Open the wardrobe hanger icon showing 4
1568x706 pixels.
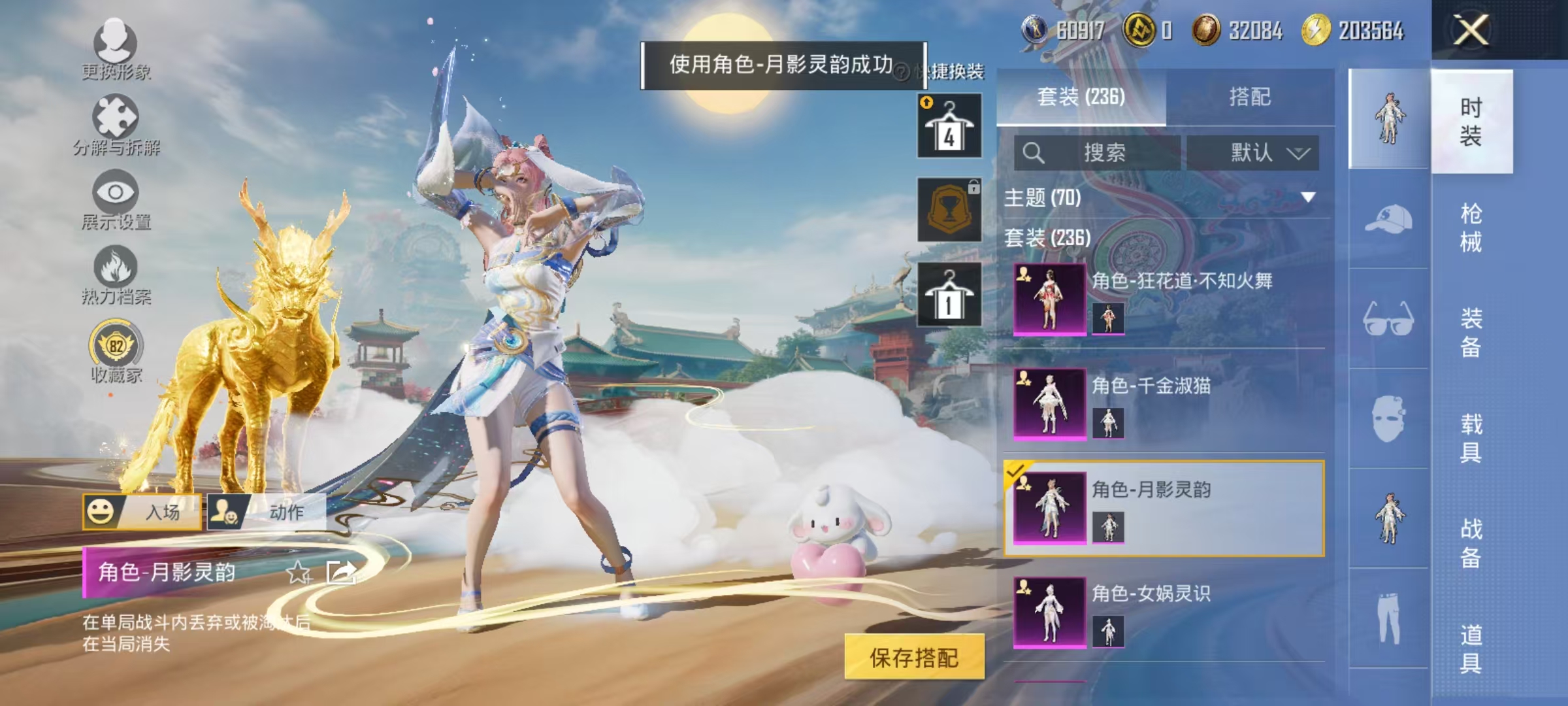[949, 124]
